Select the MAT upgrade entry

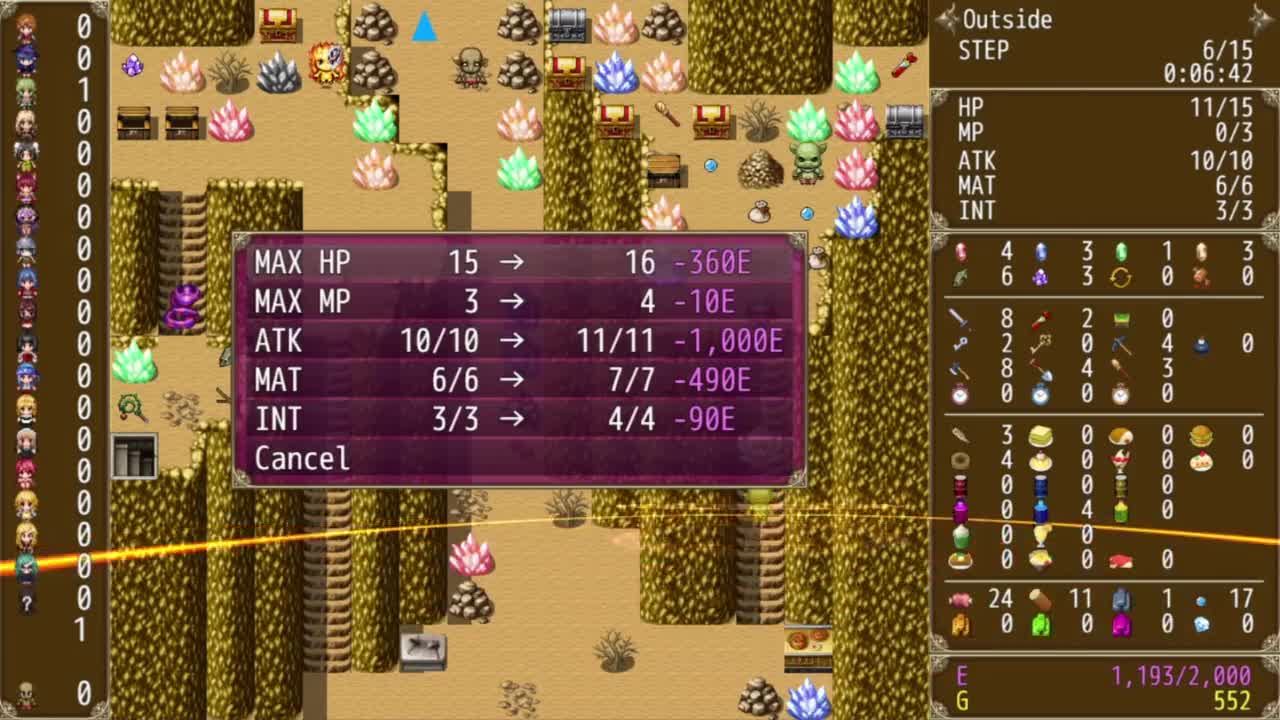click(518, 380)
